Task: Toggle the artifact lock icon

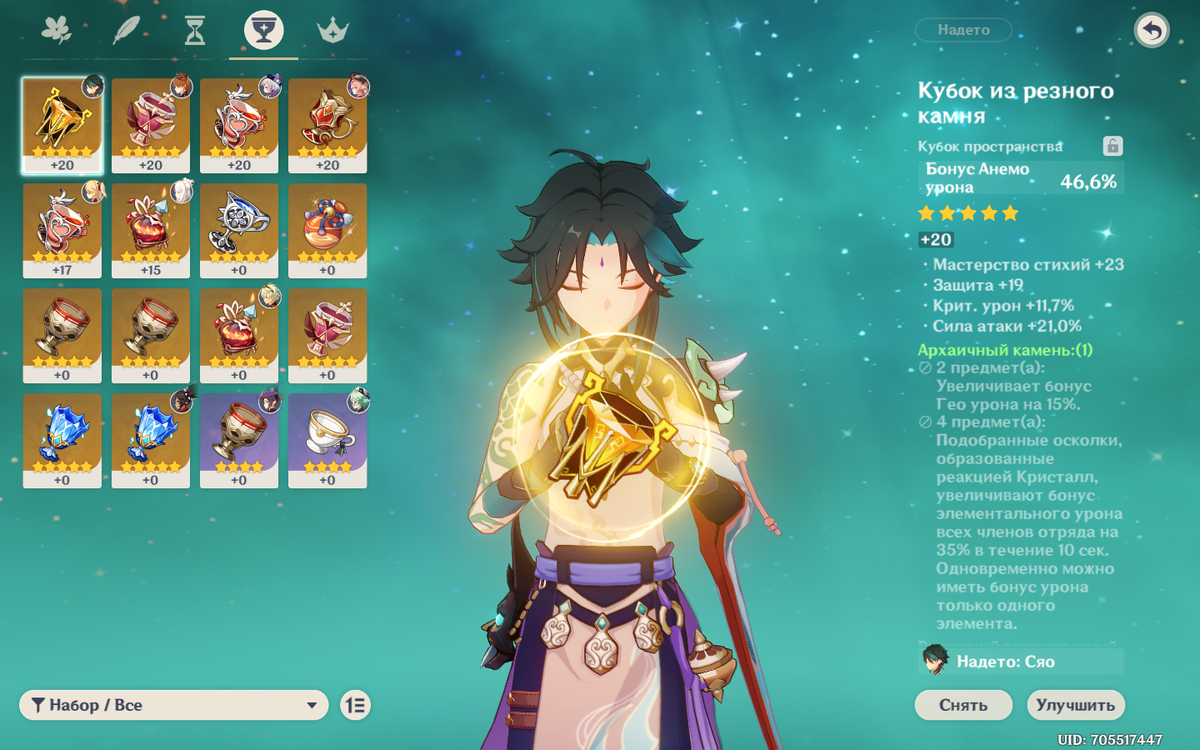Action: (1112, 147)
